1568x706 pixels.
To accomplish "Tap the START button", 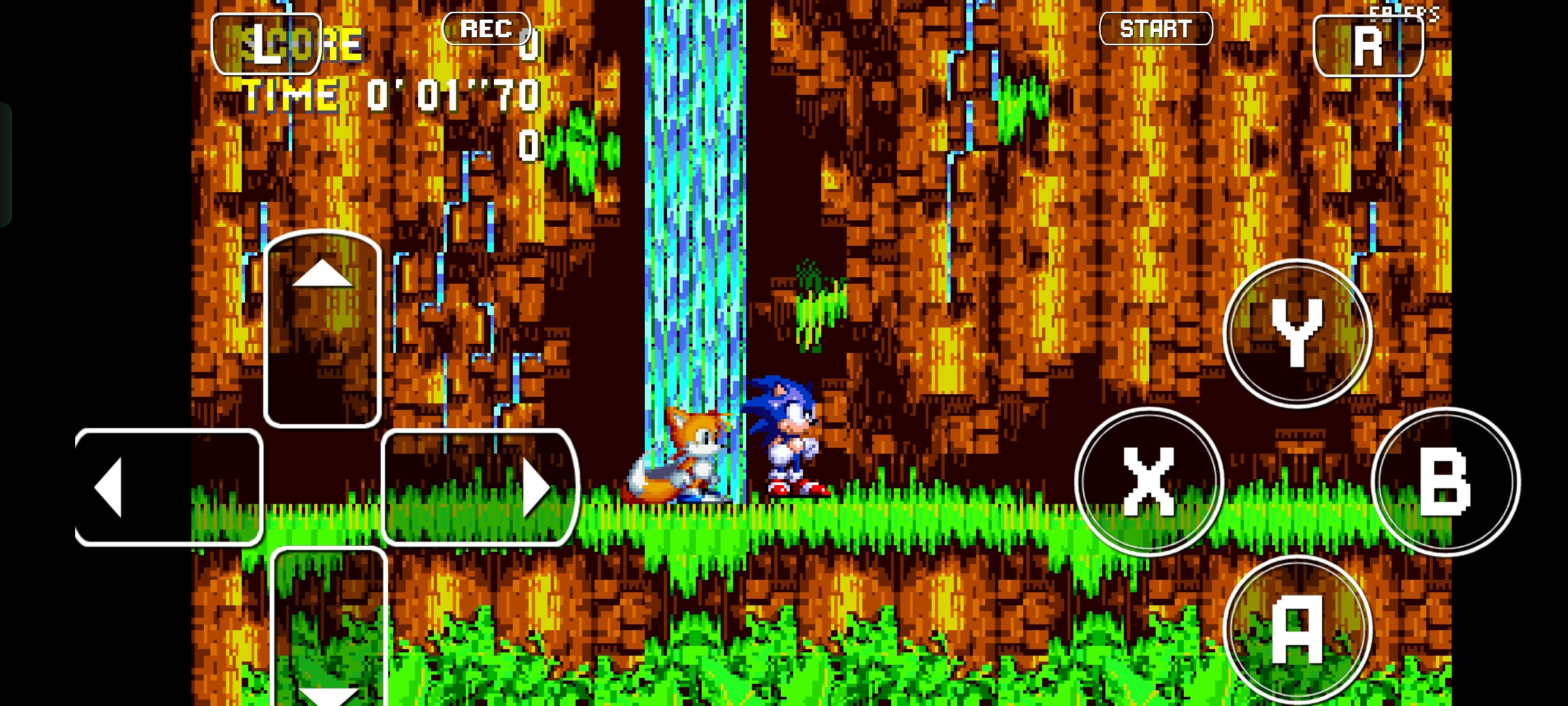I will pos(1155,28).
